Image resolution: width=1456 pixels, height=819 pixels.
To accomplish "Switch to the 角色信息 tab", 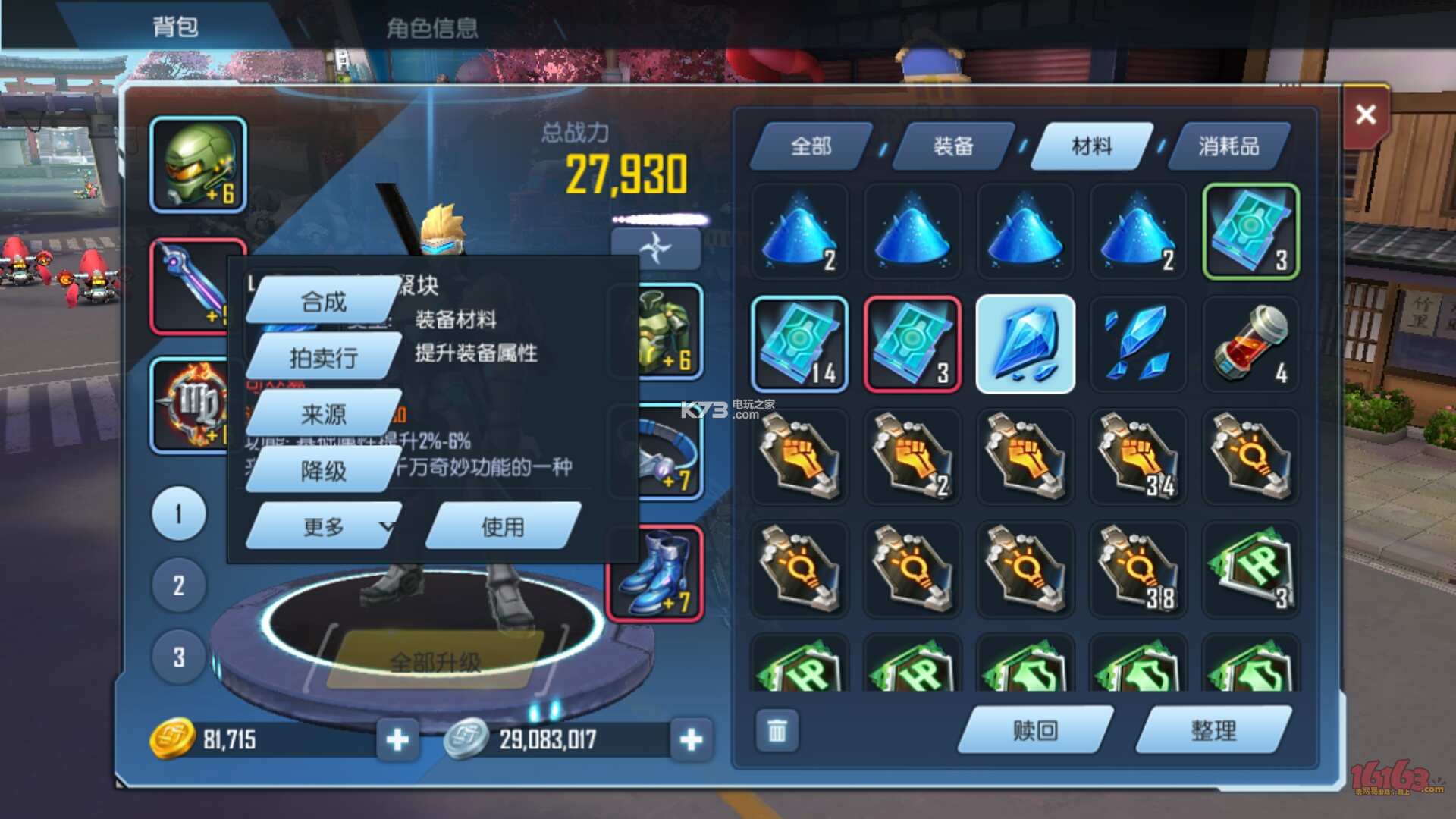I will (x=431, y=28).
